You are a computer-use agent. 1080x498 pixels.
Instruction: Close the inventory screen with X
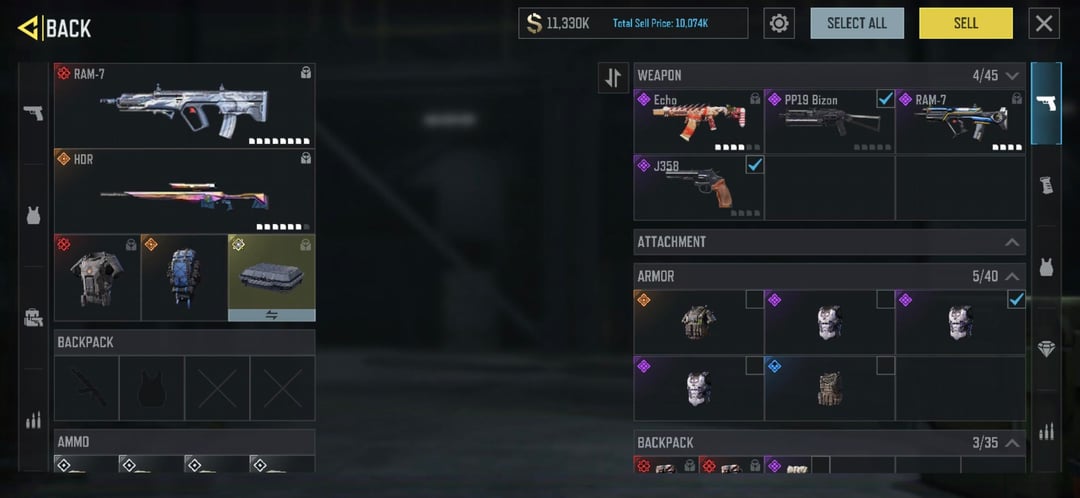pos(1044,23)
